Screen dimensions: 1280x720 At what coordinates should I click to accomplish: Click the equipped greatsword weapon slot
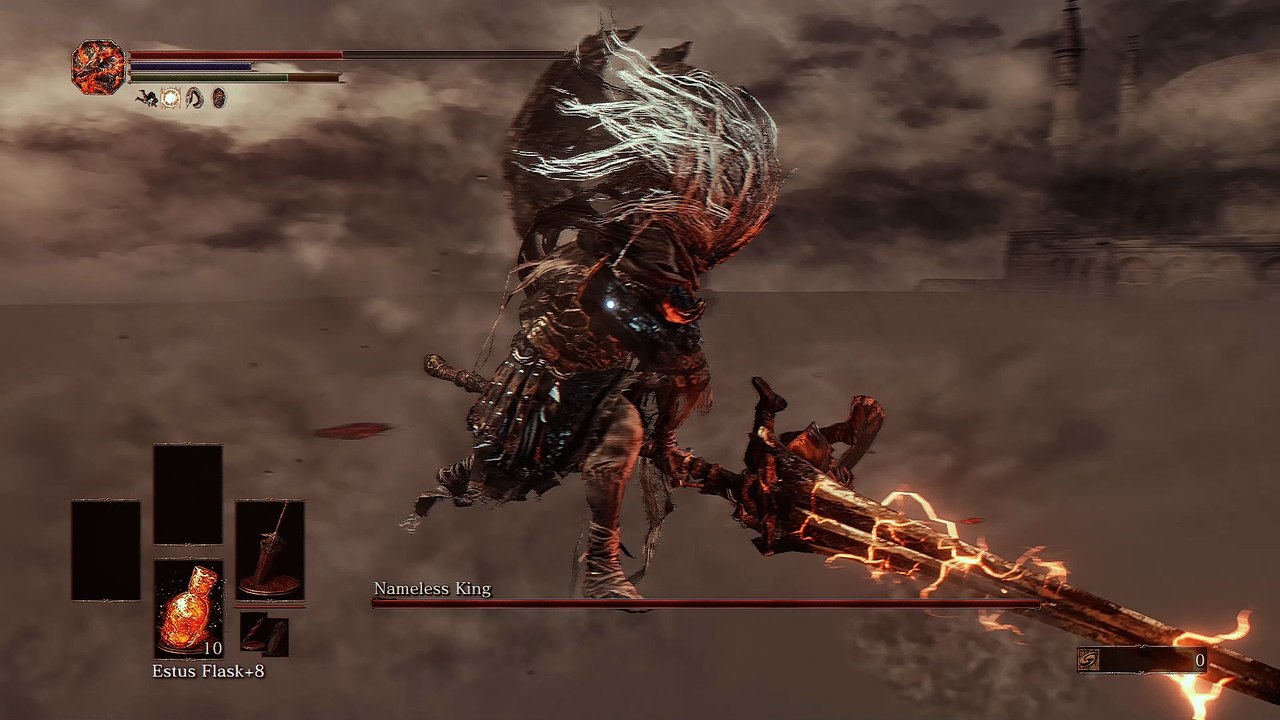269,549
